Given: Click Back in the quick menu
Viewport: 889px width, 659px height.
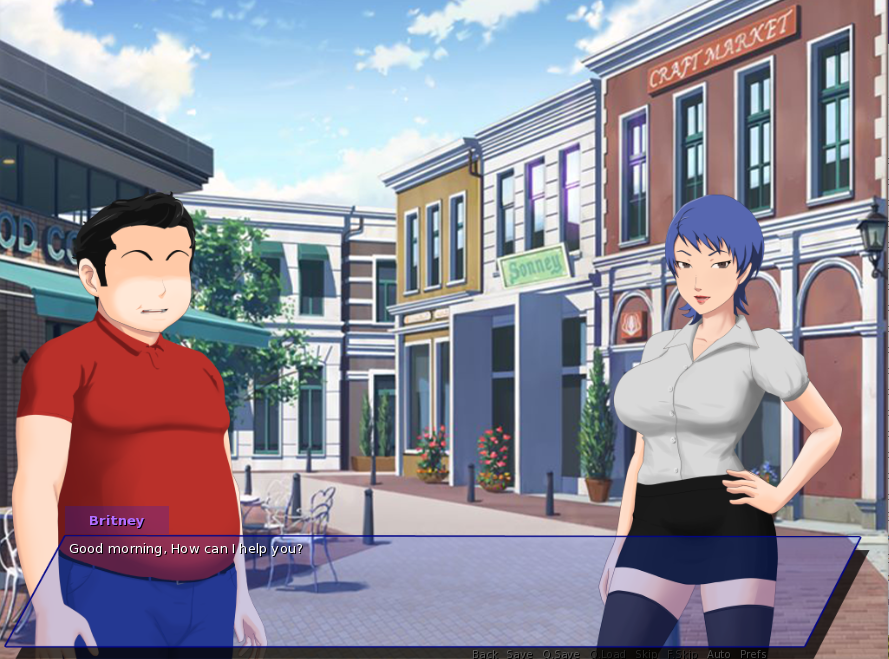Looking at the screenshot, I should point(485,654).
